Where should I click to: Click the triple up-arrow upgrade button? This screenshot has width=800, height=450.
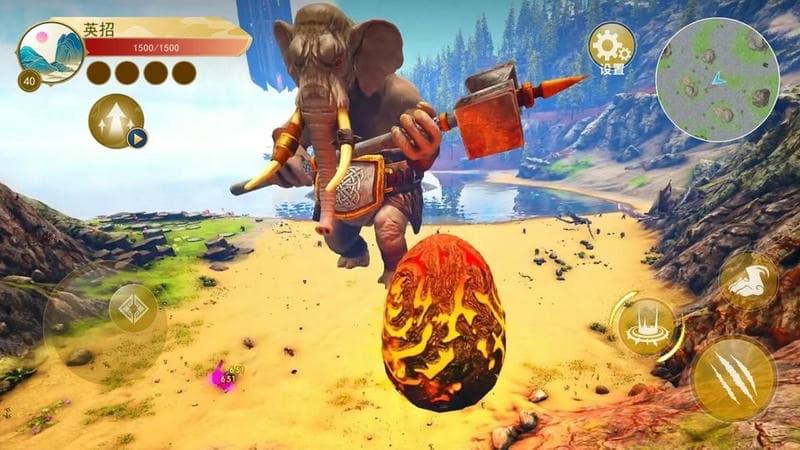[x=116, y=120]
